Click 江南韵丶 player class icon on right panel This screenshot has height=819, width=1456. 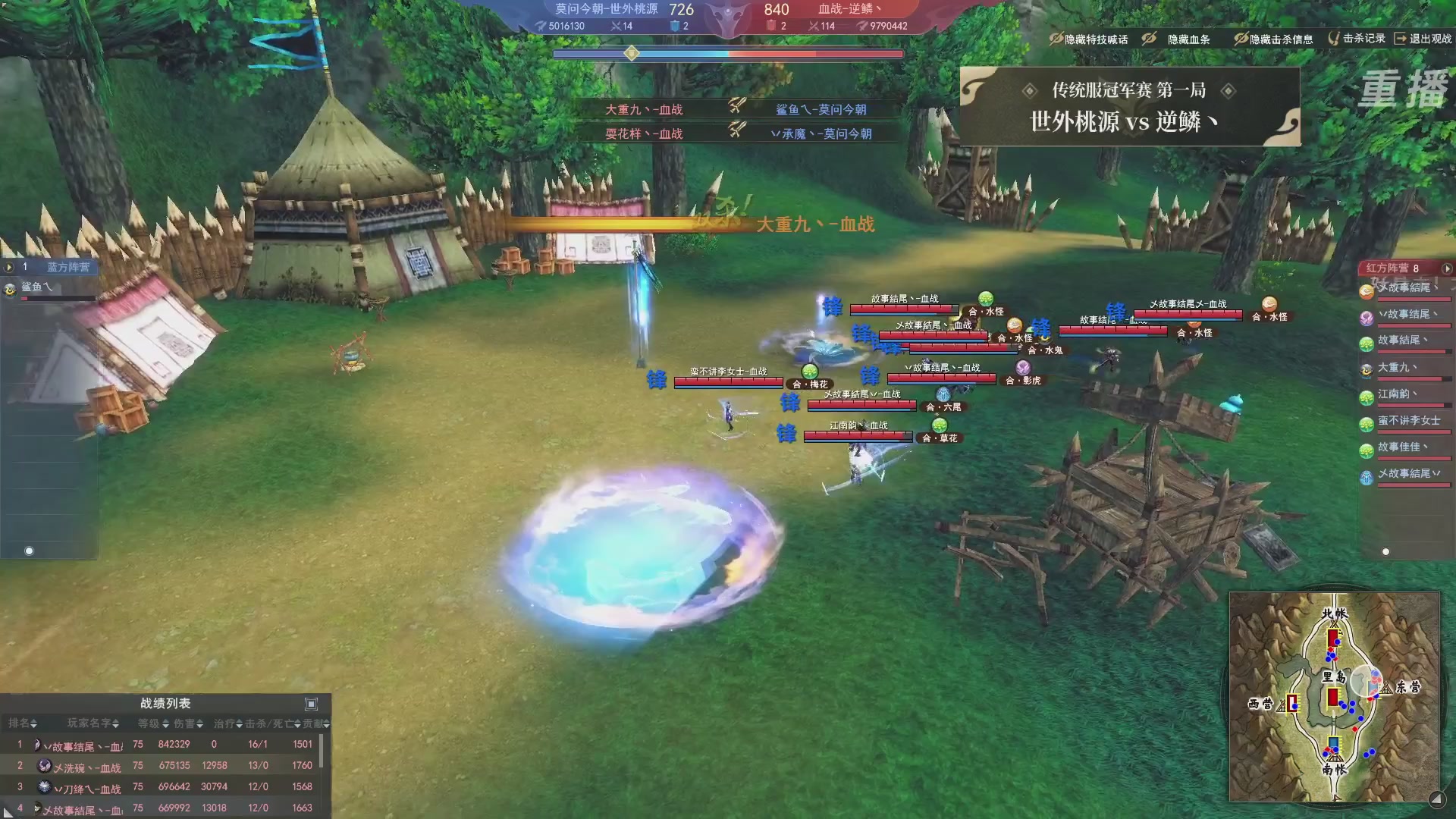click(1366, 397)
